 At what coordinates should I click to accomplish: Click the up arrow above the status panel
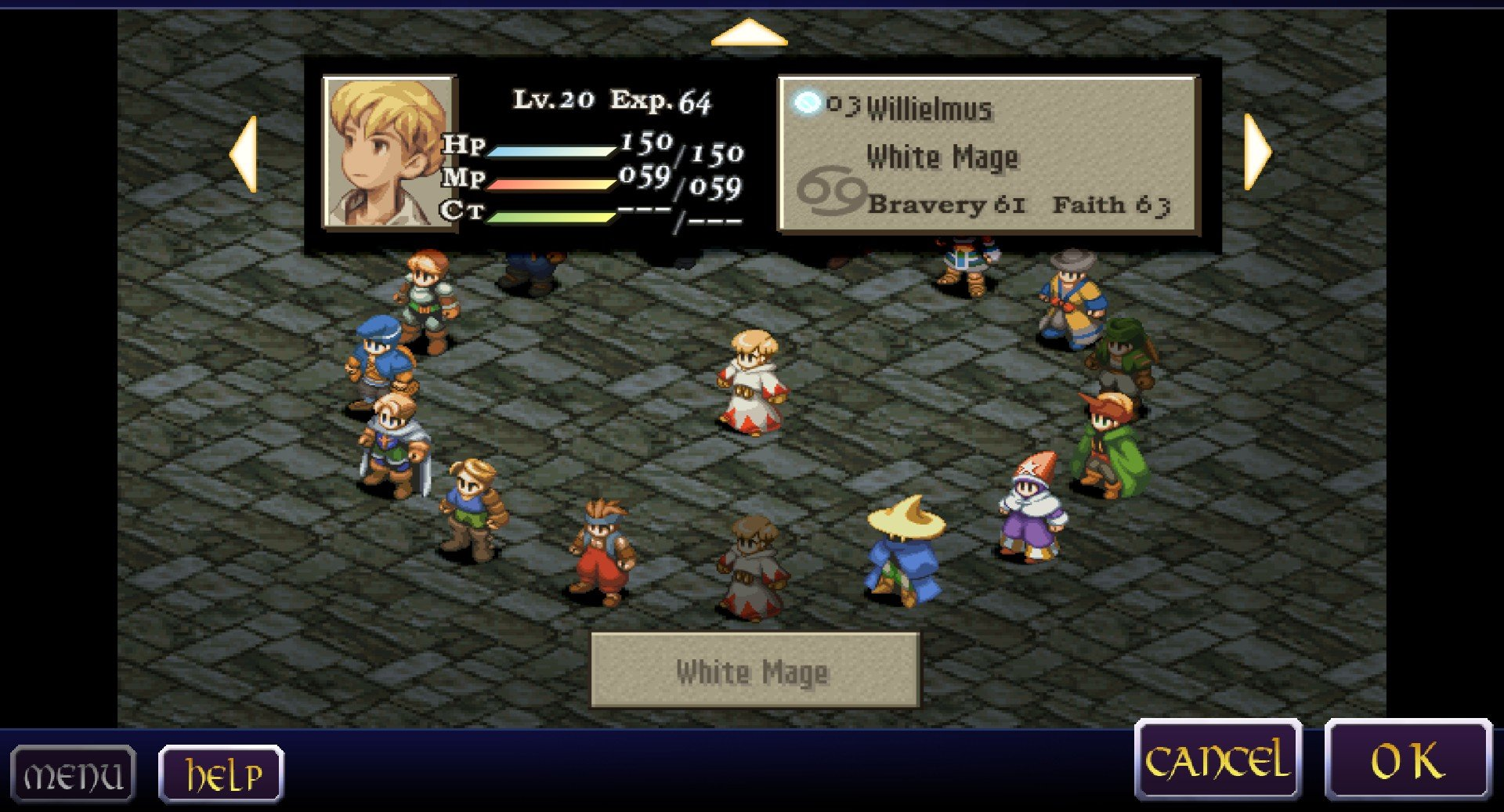749,34
